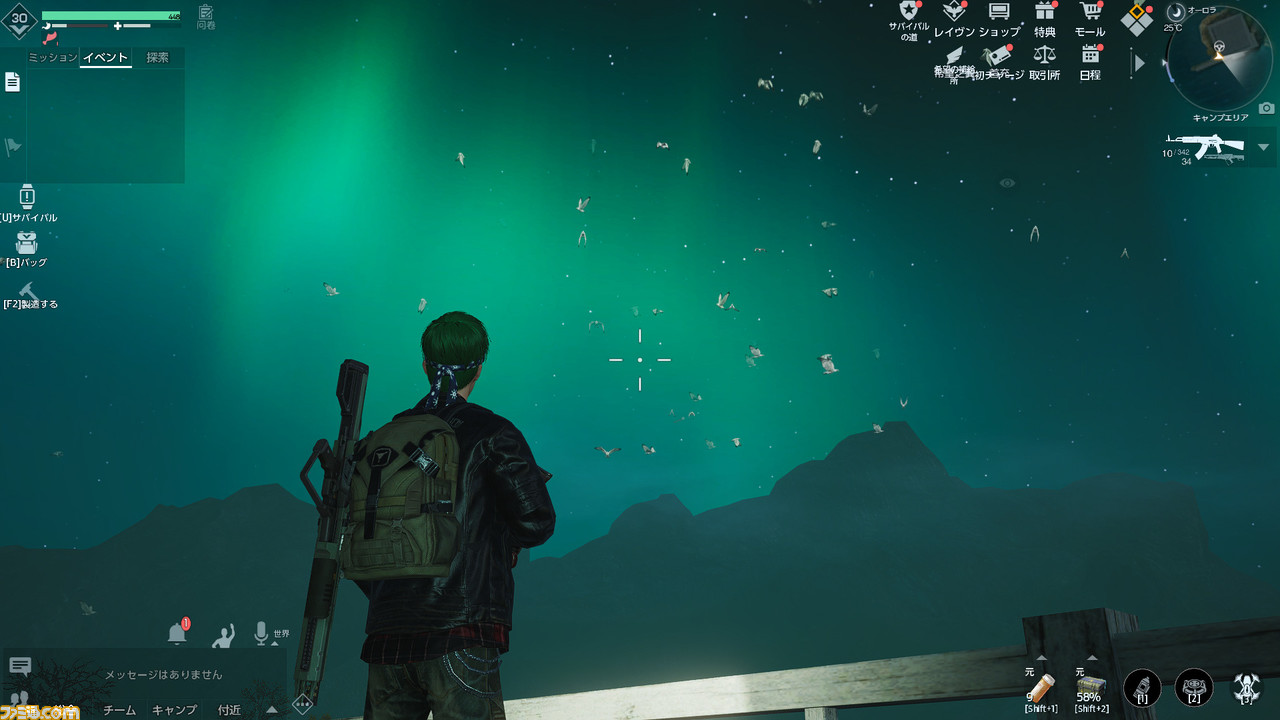Toggle the 世界 world voice chat microphone
The image size is (1280, 720).
[263, 631]
